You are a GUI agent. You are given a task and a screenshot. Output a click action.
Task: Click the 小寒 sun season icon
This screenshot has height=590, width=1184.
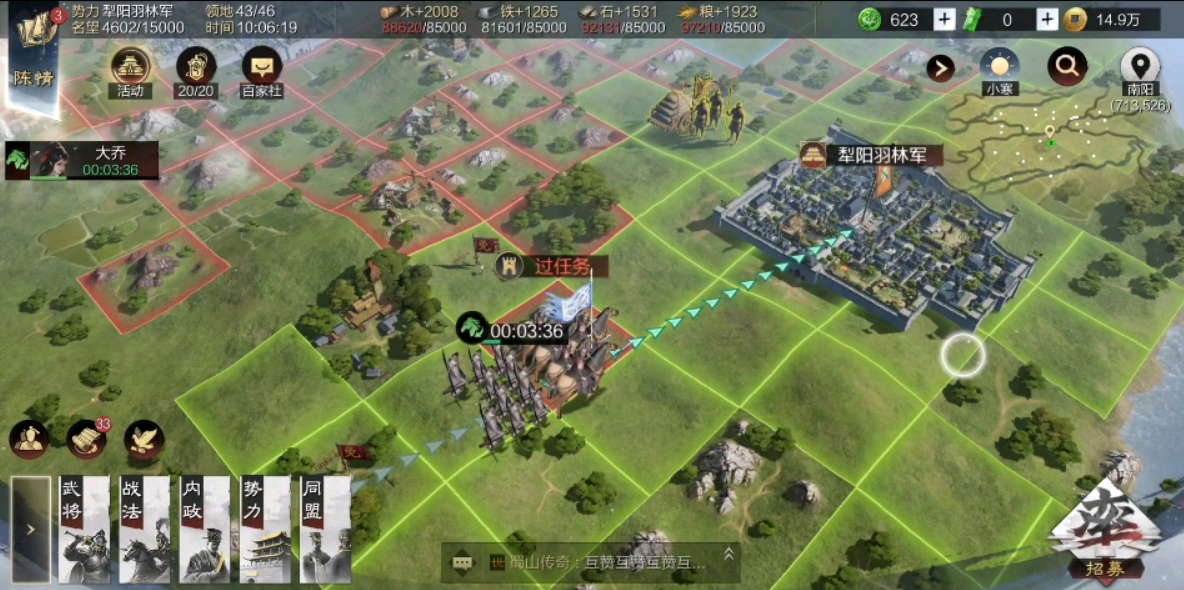point(999,67)
